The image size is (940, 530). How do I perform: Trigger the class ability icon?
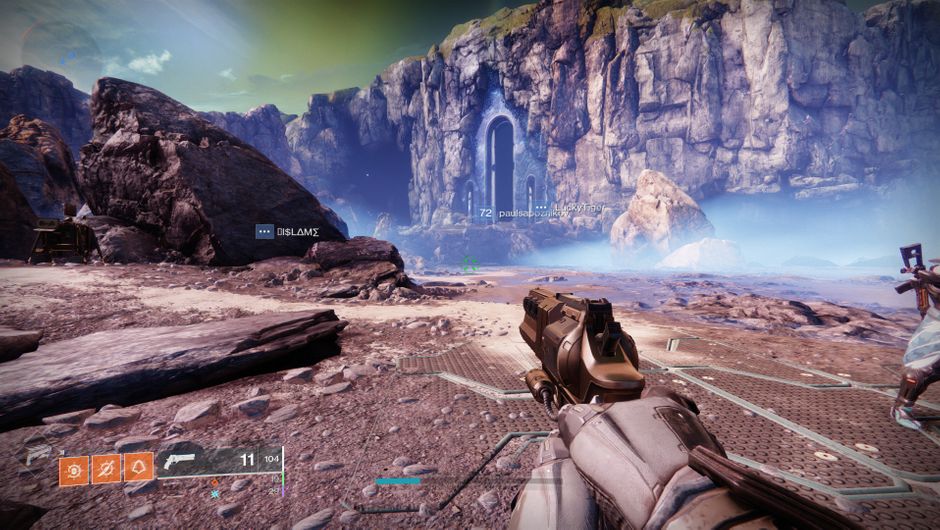(139, 467)
